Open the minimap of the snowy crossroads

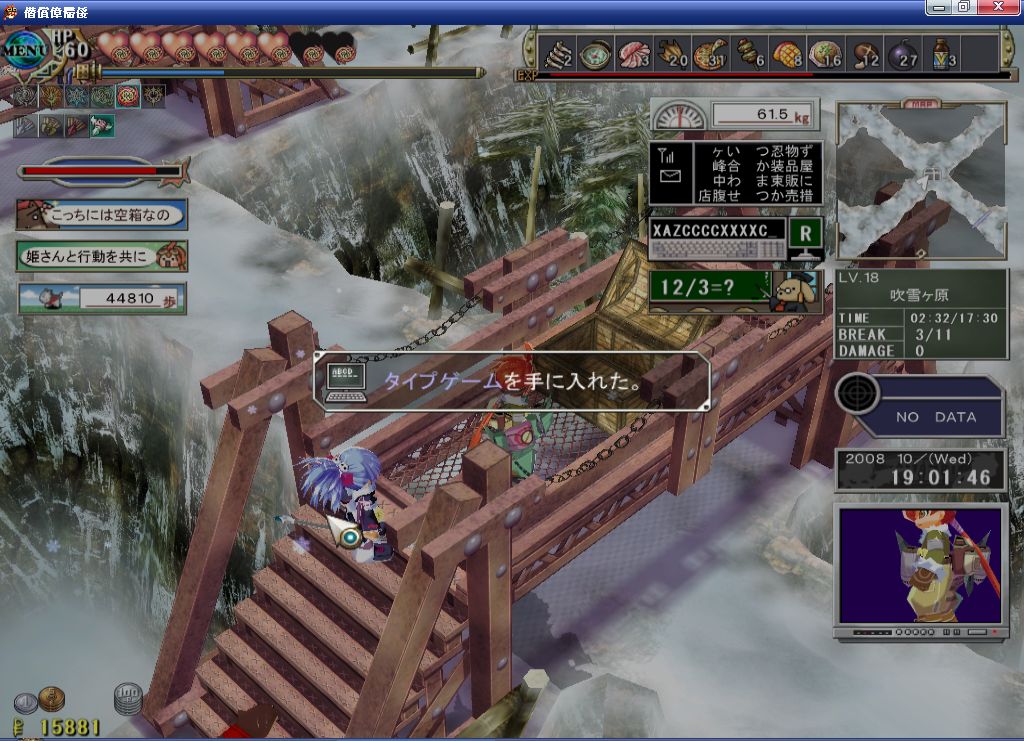click(920, 180)
